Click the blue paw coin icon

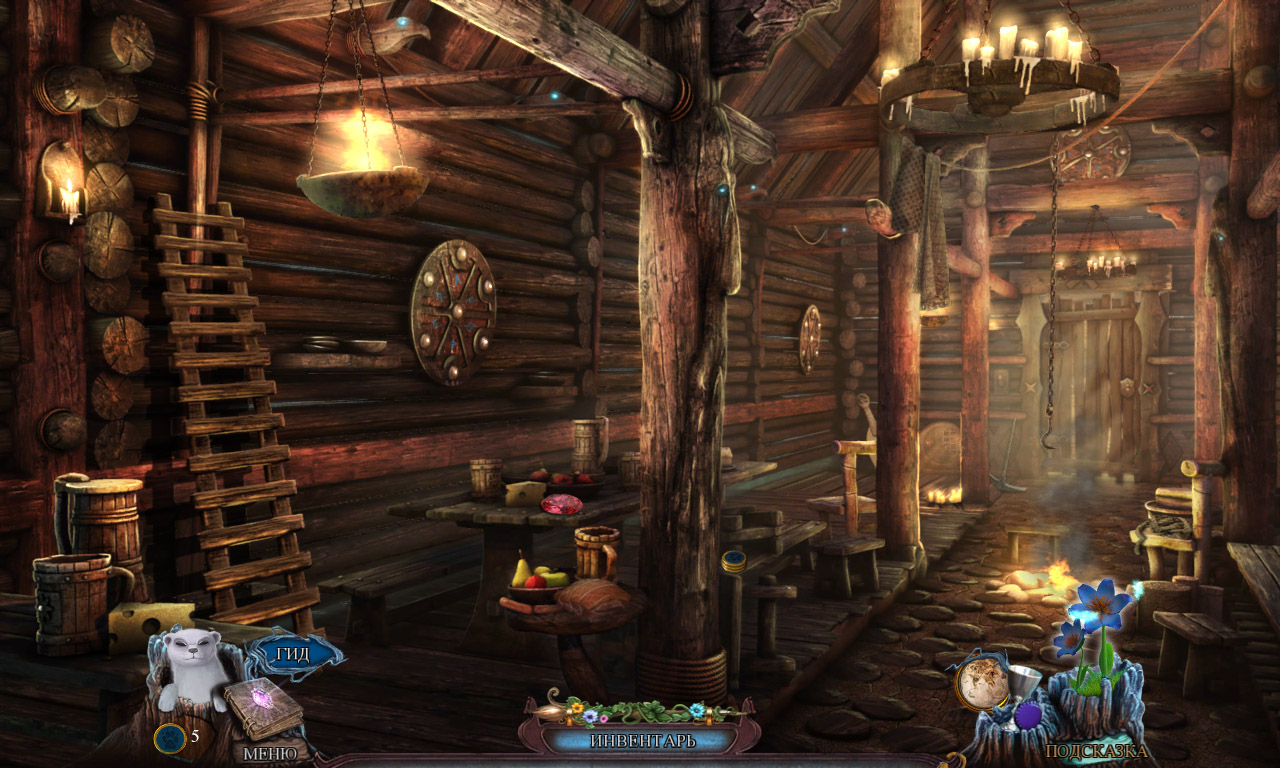[168, 738]
